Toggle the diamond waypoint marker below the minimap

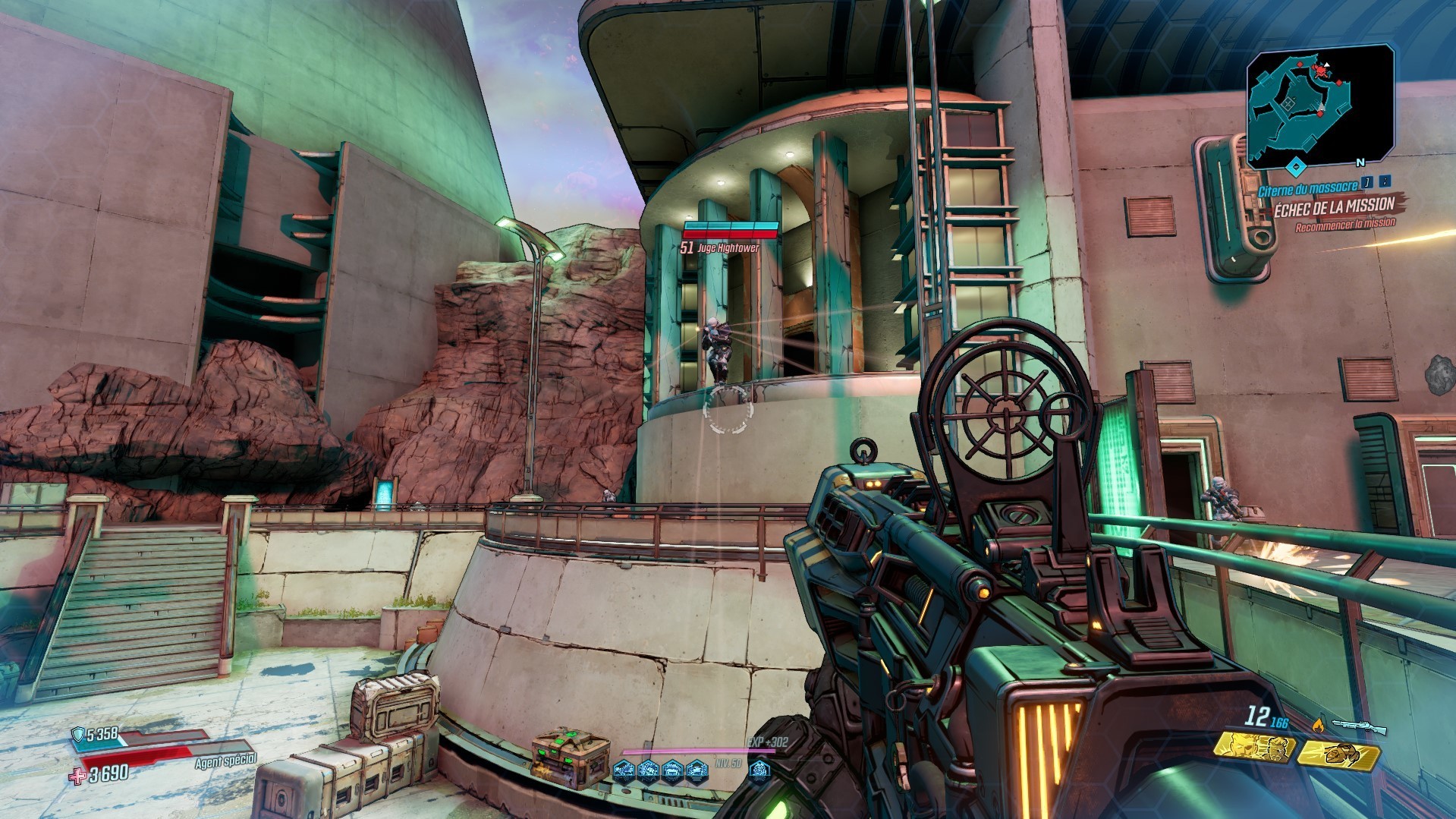pyautogui.click(x=1295, y=165)
